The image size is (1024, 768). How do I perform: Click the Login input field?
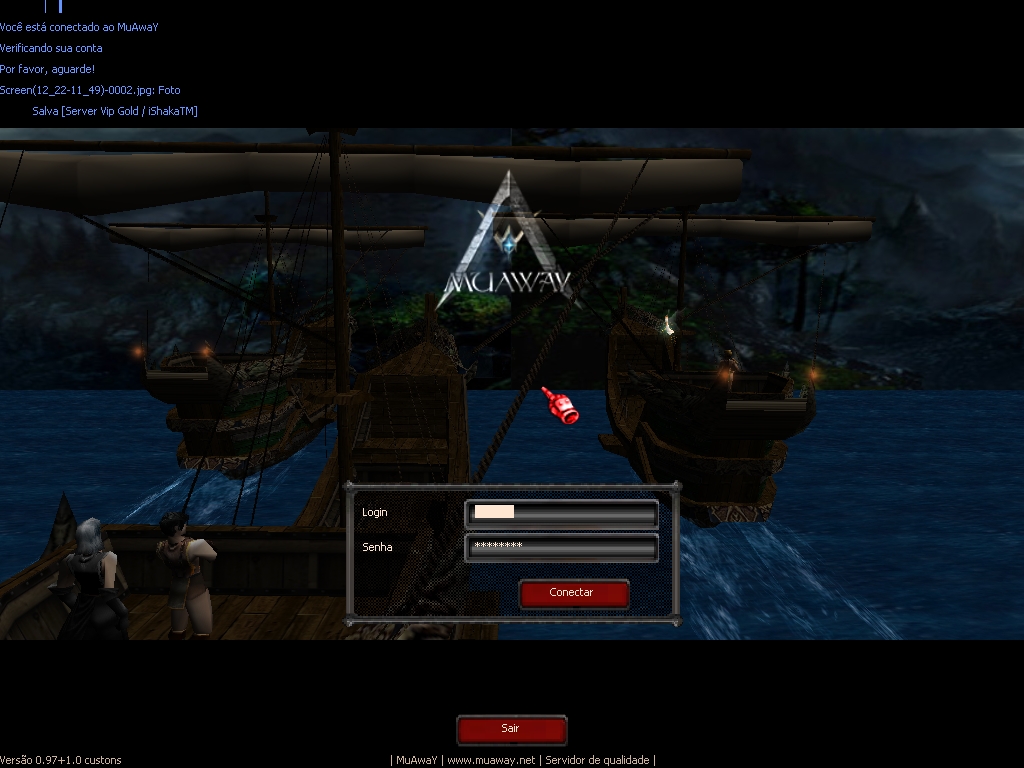click(x=561, y=514)
